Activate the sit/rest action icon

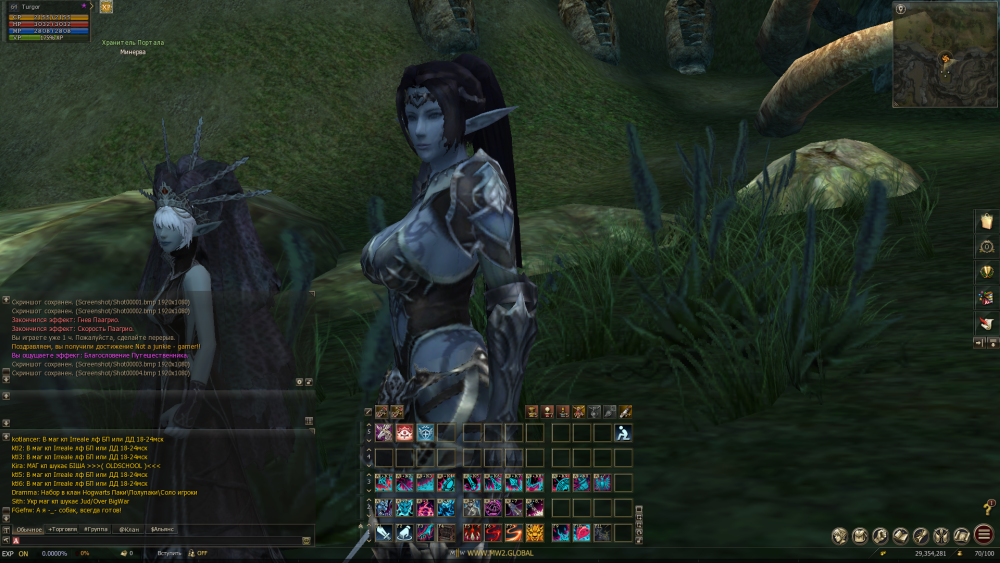pyautogui.click(x=623, y=433)
